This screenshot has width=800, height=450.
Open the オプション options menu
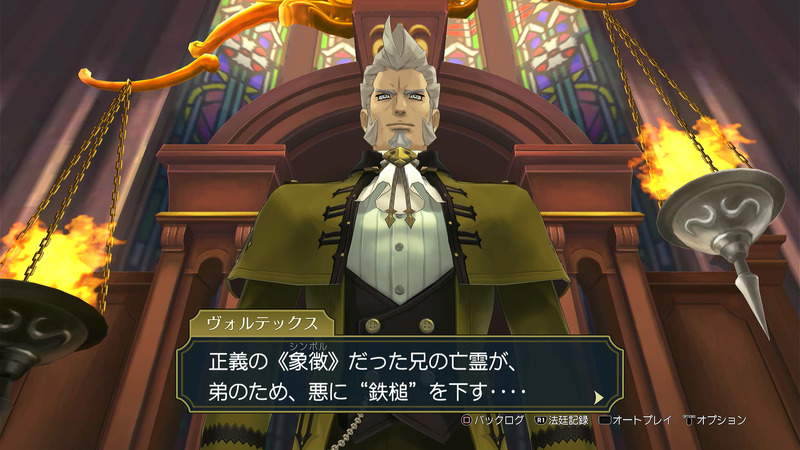714,420
